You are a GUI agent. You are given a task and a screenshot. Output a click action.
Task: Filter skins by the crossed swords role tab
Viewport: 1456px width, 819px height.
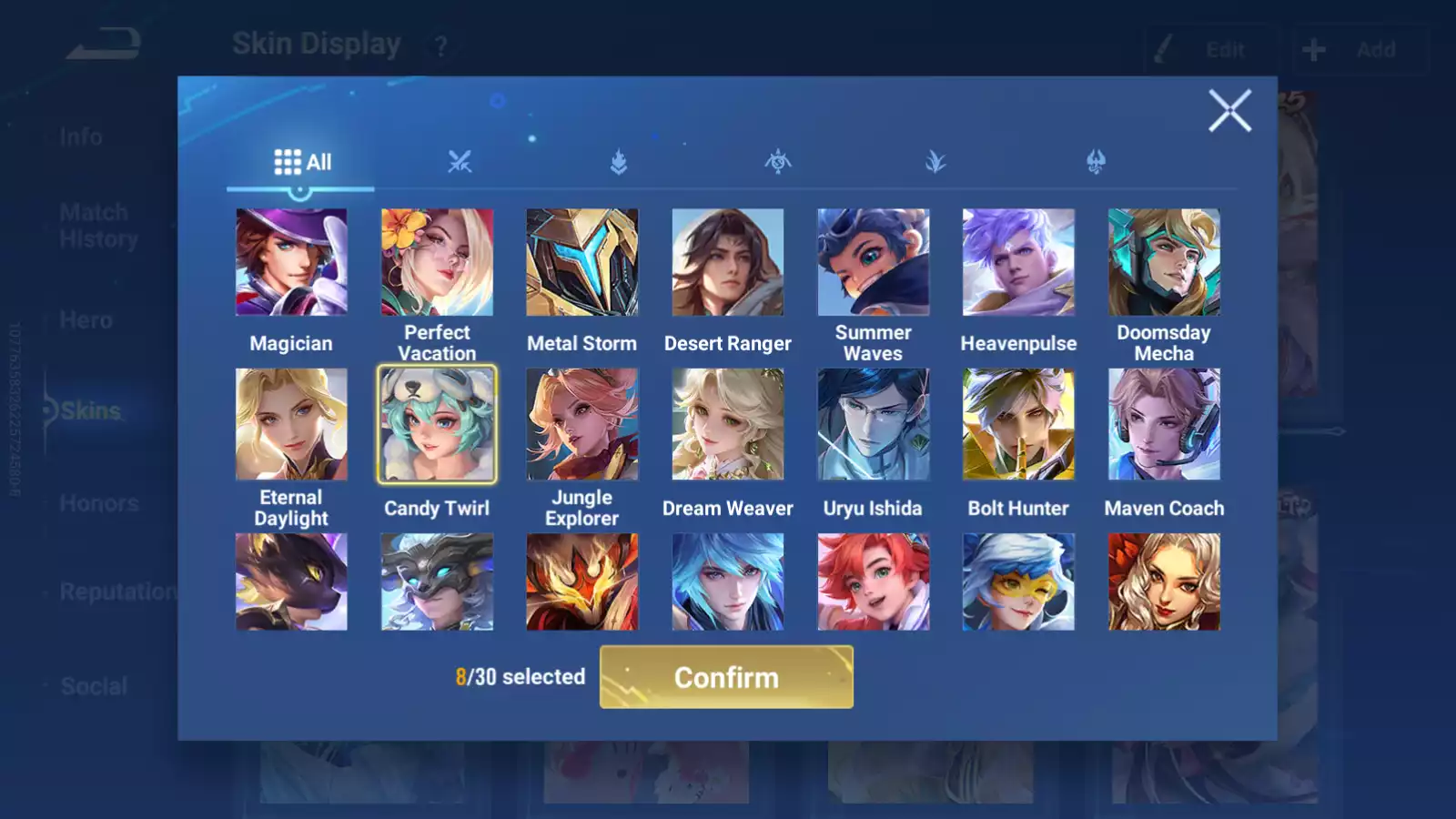[x=460, y=162]
